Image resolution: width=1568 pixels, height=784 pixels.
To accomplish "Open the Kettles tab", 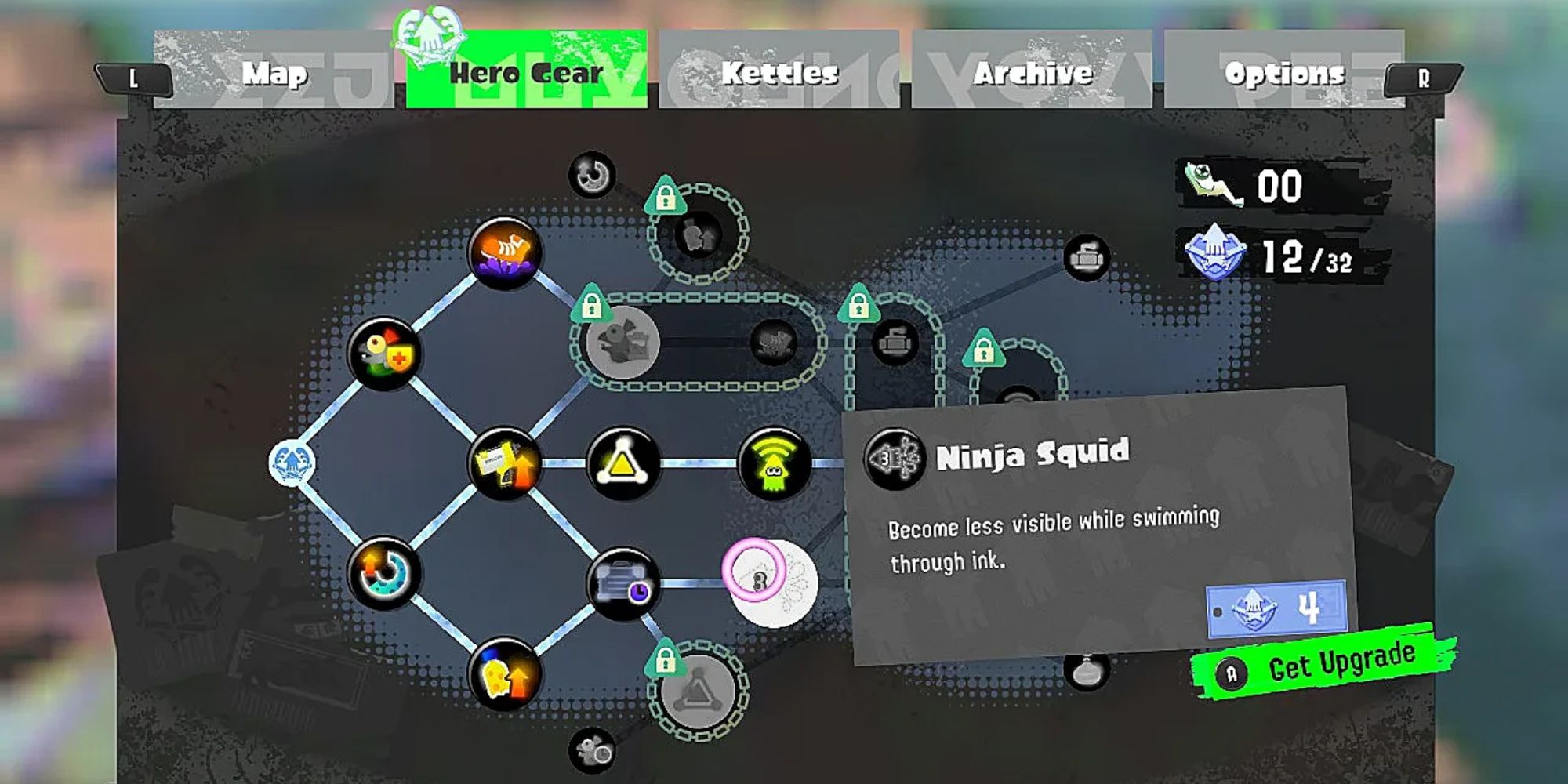I will point(780,71).
